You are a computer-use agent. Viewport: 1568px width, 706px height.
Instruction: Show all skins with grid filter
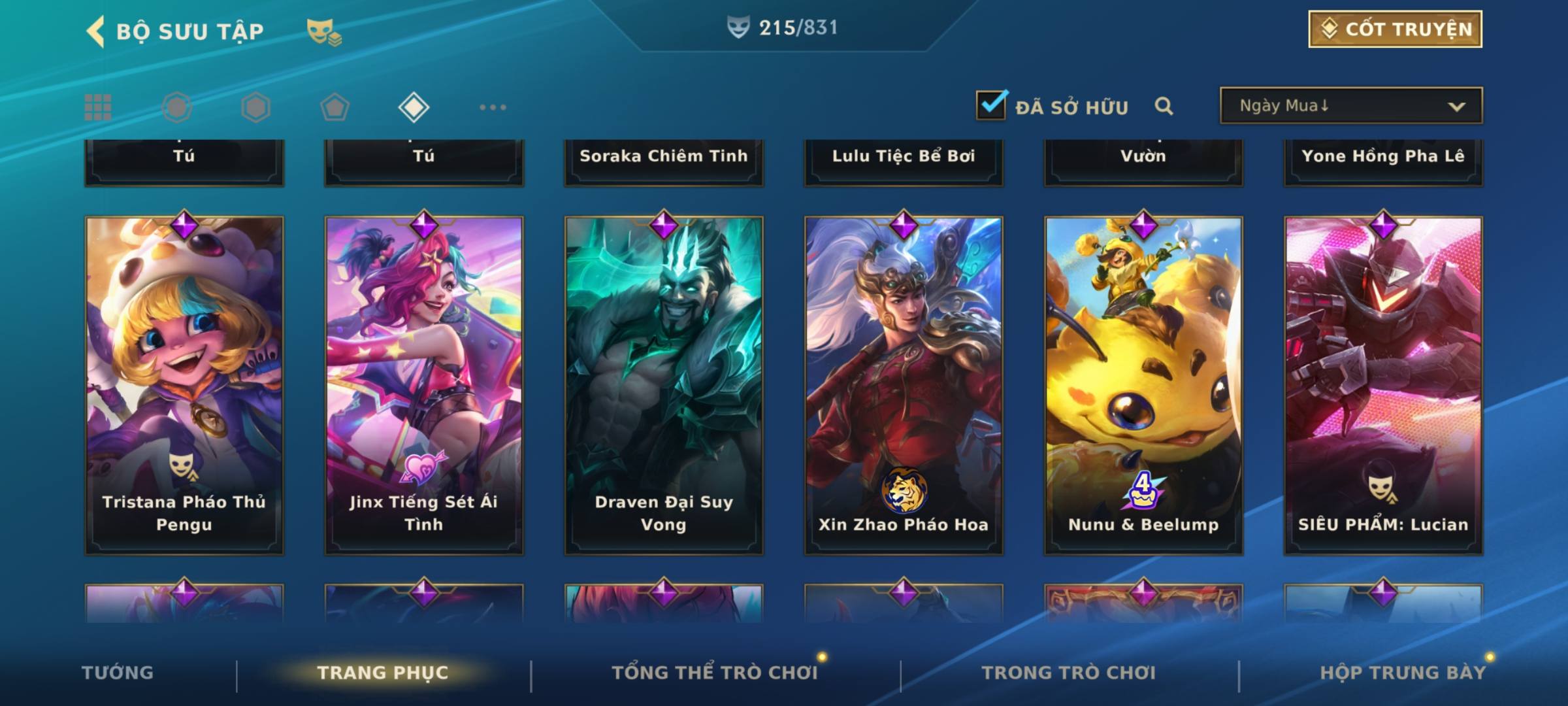(98, 107)
